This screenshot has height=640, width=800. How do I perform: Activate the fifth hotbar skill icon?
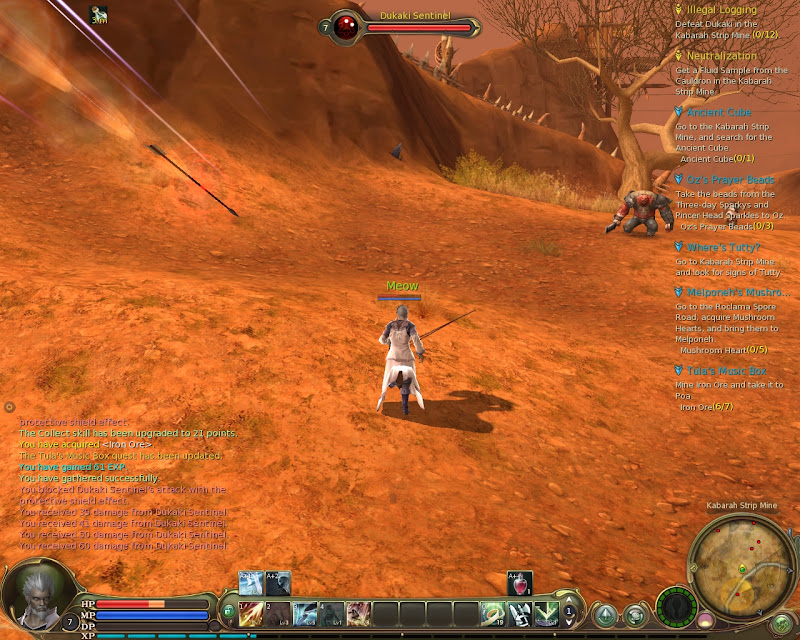pyautogui.click(x=358, y=613)
